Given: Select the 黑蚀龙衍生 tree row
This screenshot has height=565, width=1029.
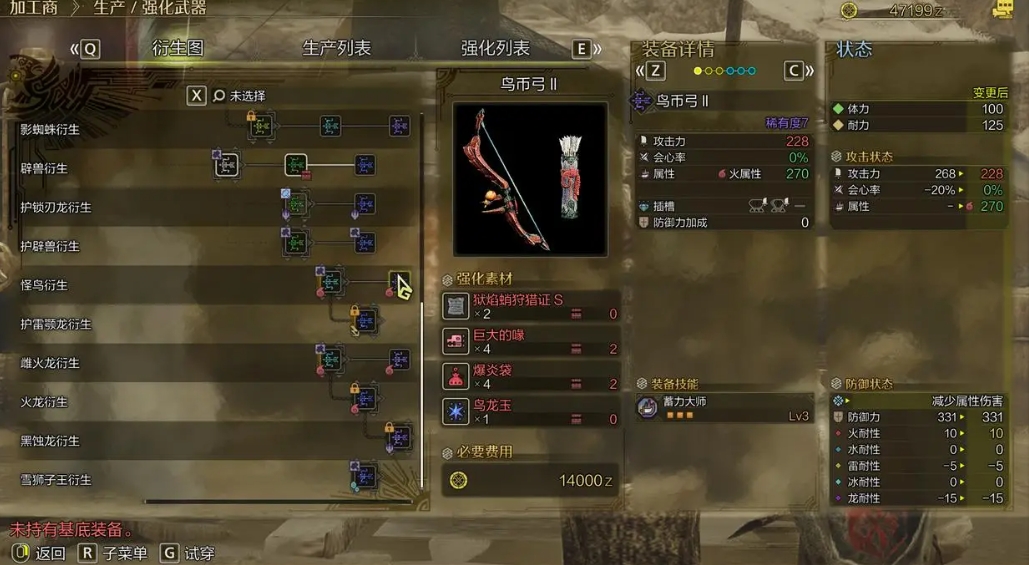Looking at the screenshot, I should [50, 442].
